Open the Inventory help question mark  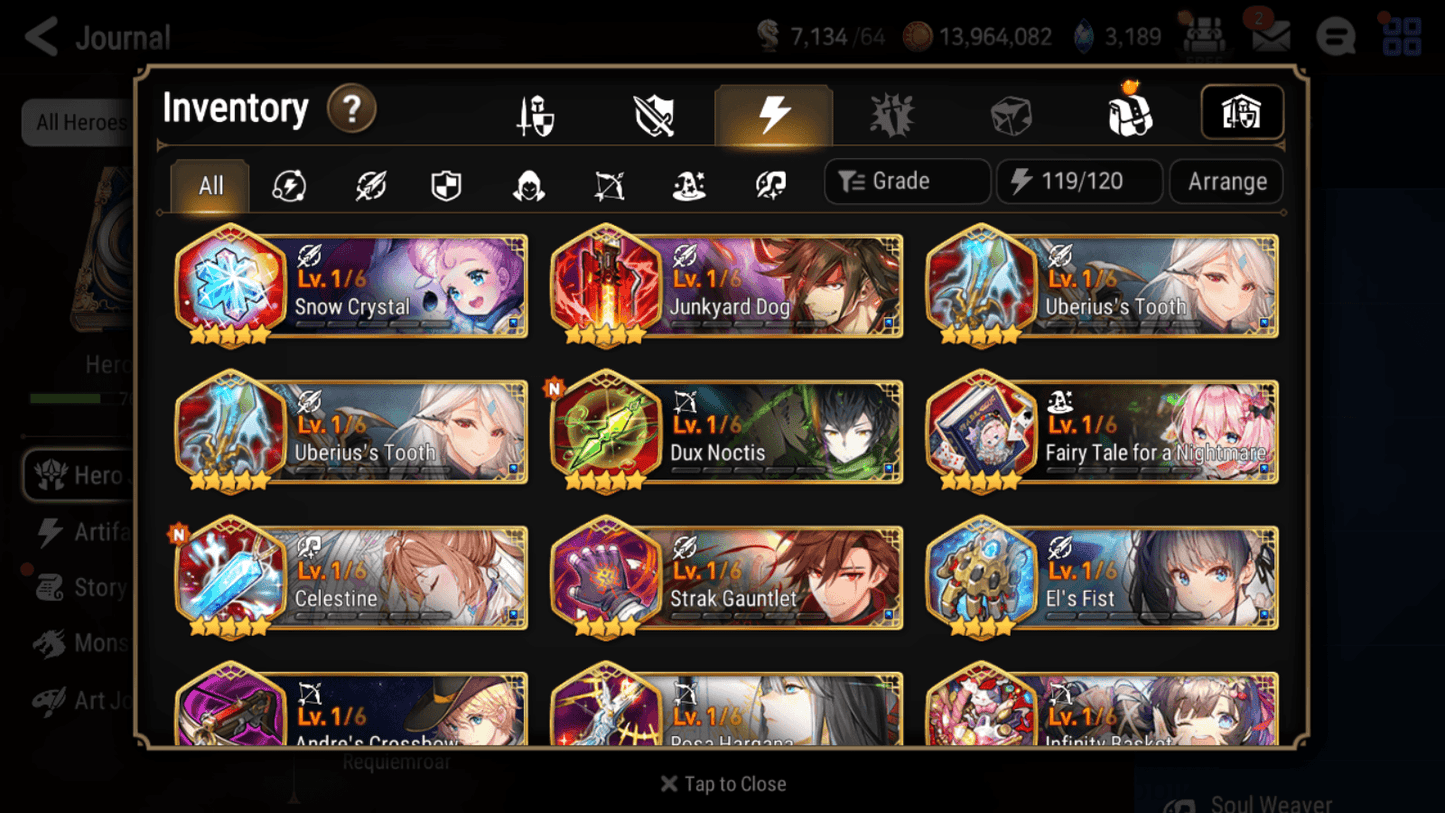coord(352,110)
